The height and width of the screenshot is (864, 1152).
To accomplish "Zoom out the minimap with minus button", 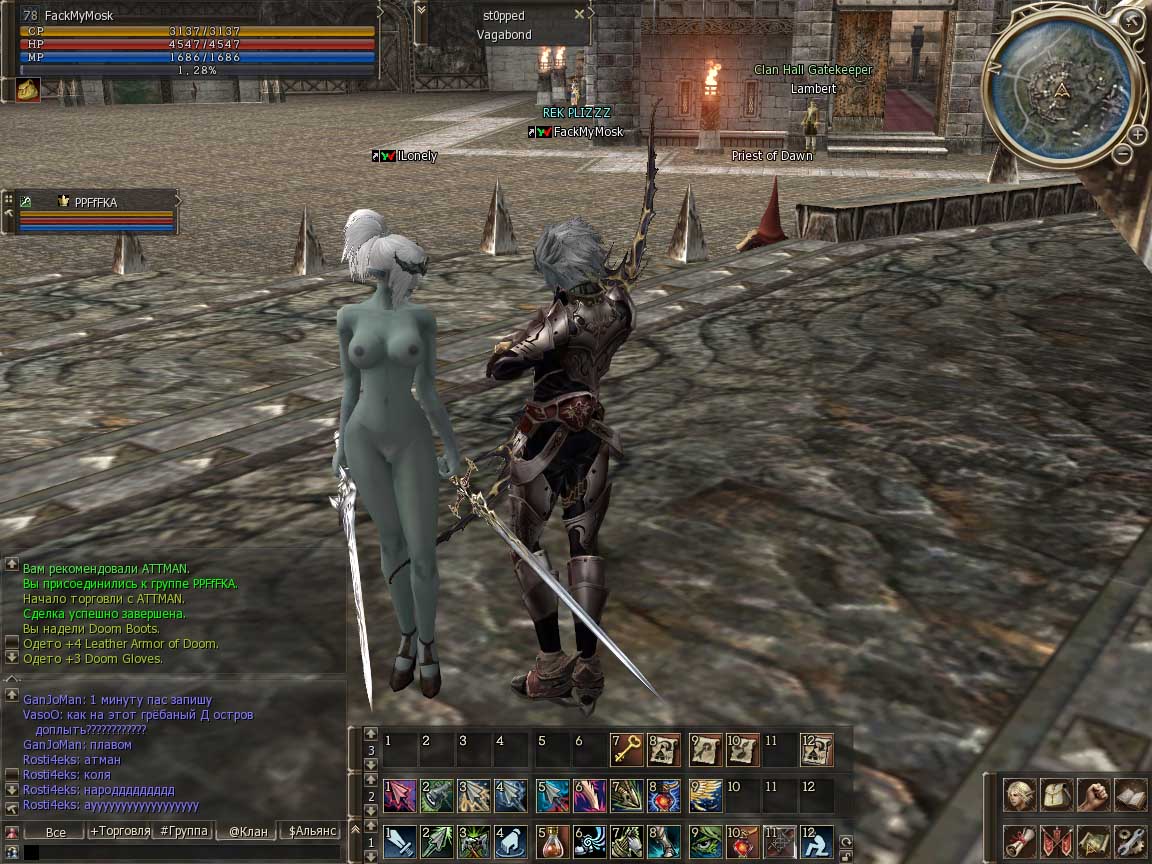I will pyautogui.click(x=1123, y=153).
